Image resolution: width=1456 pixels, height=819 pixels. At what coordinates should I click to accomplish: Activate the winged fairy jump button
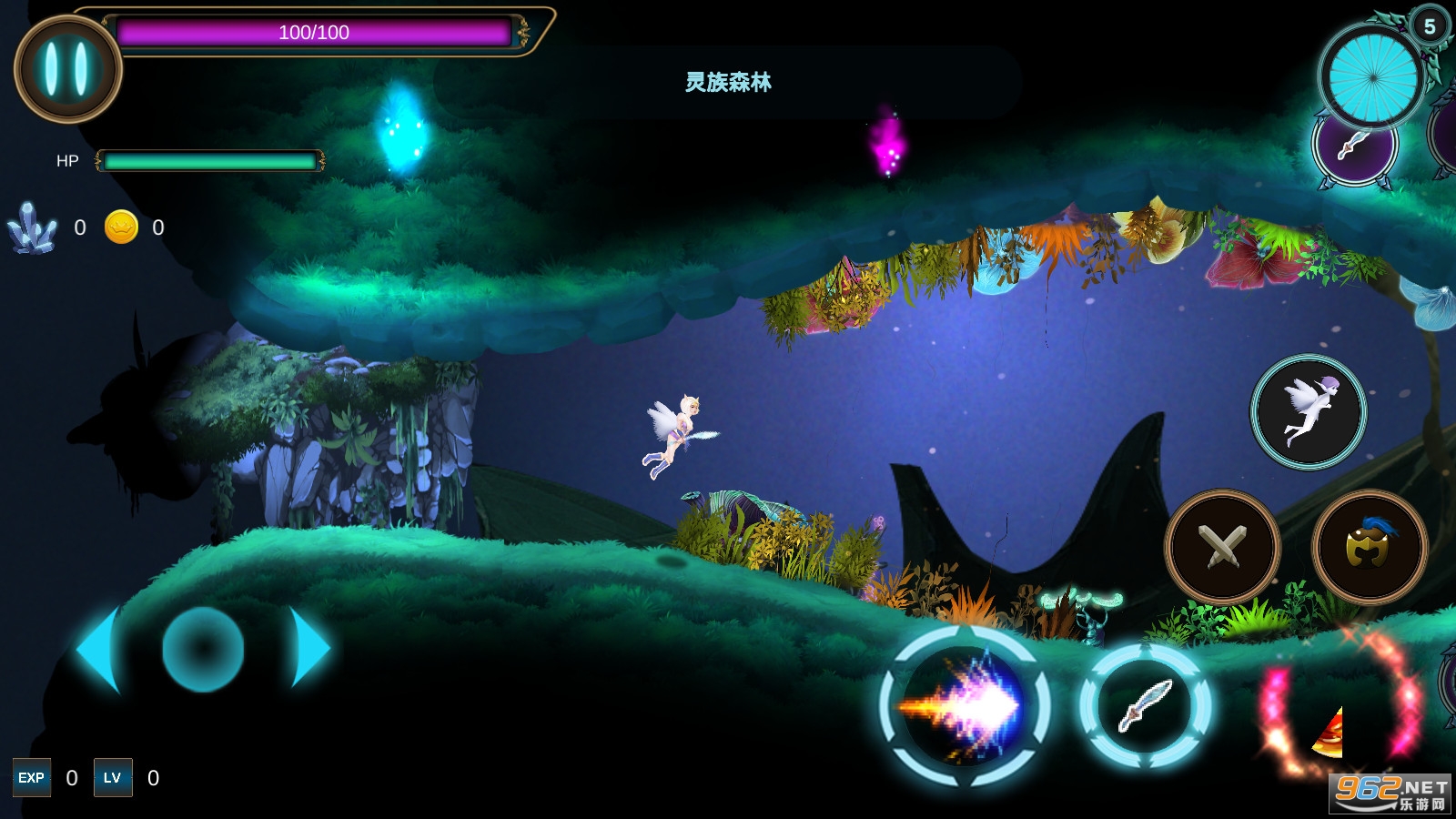tap(1309, 412)
